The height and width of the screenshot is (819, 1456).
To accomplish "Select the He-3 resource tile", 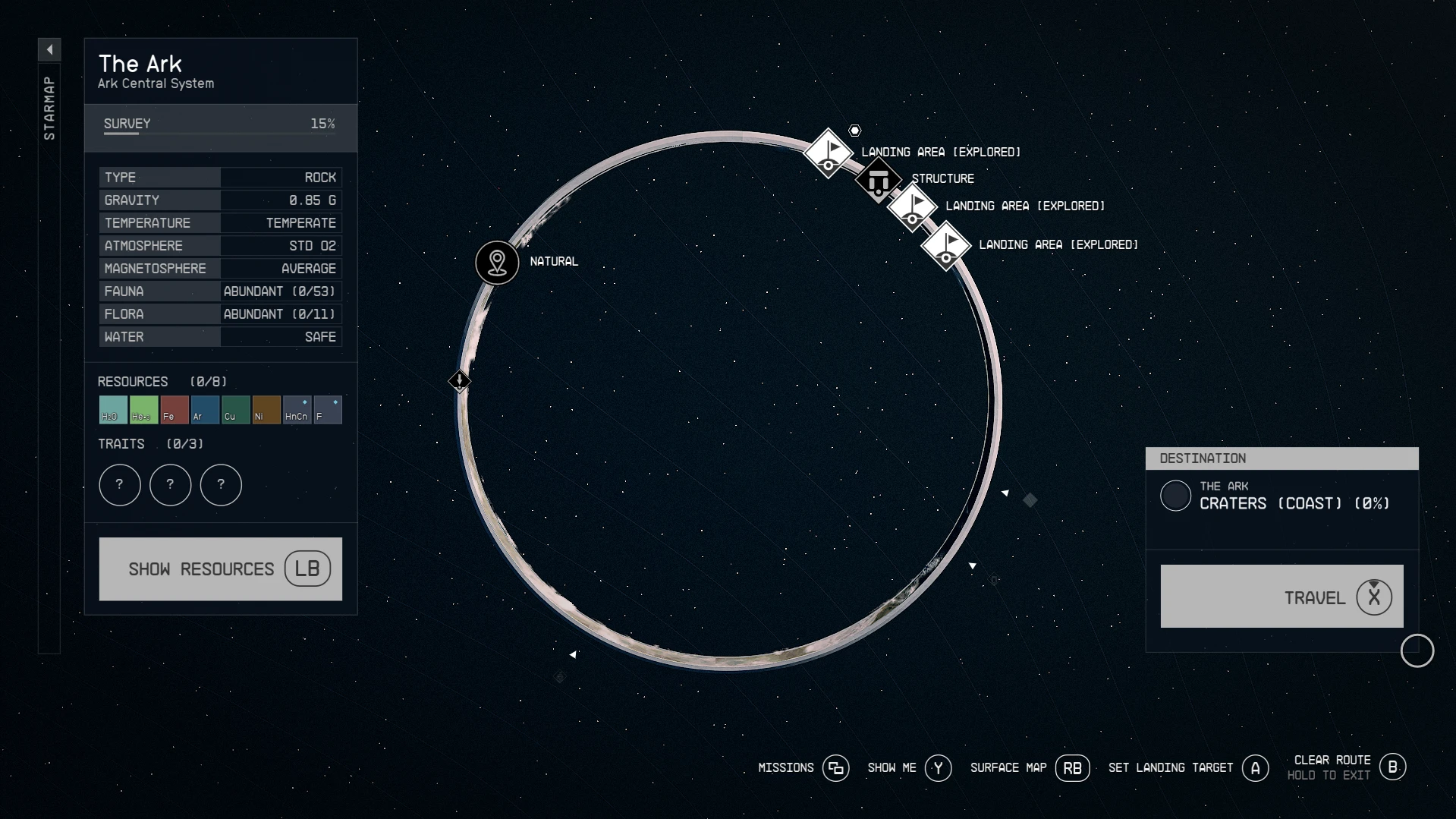I will pos(143,410).
